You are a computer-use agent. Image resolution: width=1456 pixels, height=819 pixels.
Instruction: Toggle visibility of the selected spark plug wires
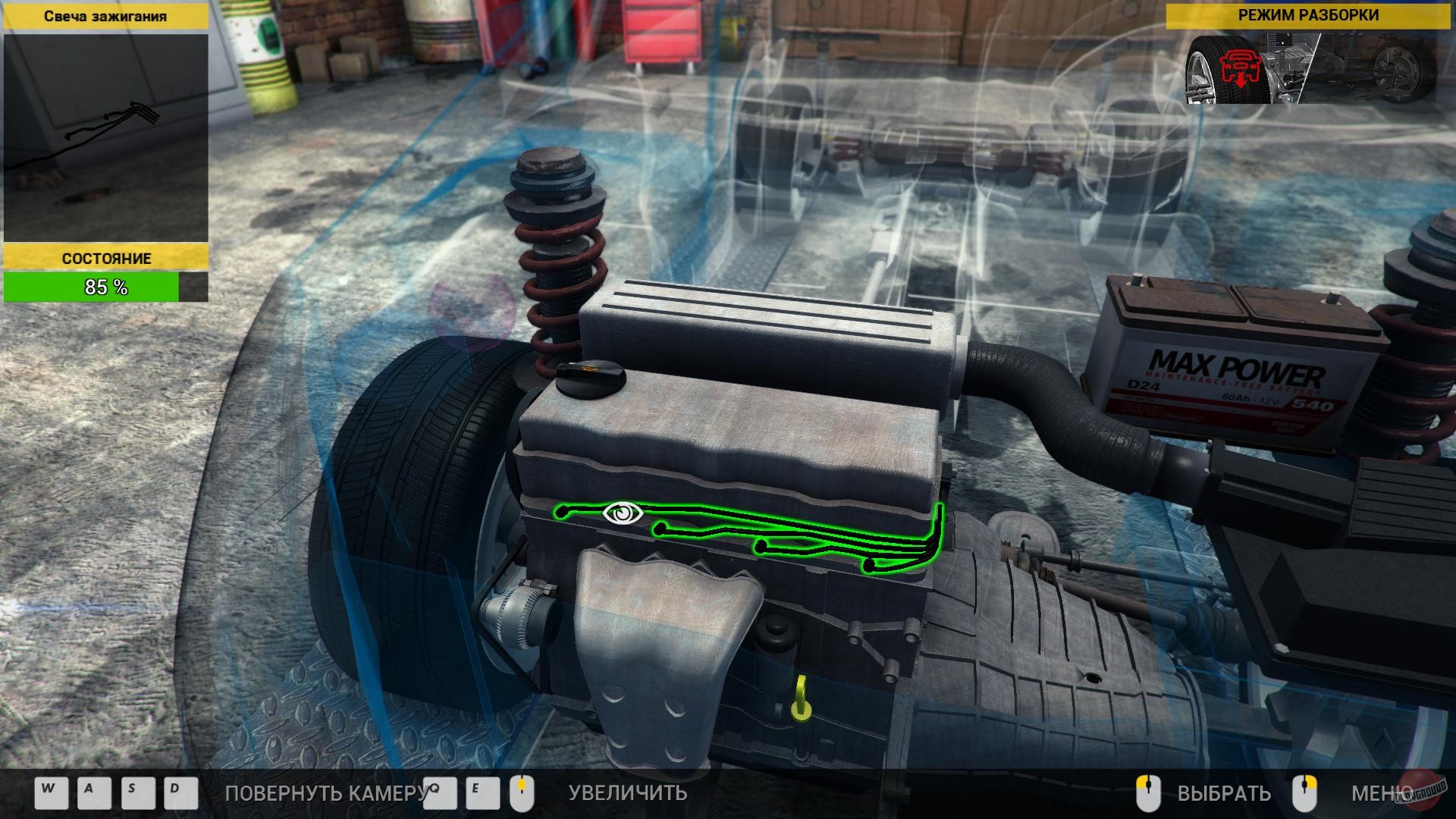tap(623, 513)
